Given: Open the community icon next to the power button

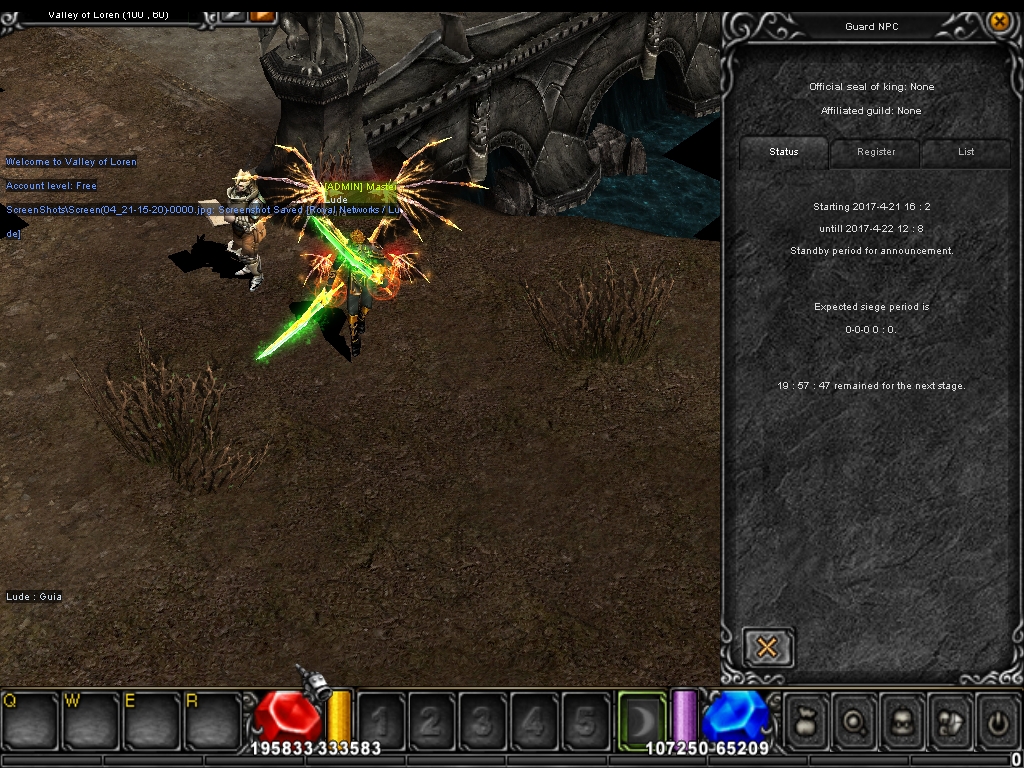Looking at the screenshot, I should coord(950,720).
